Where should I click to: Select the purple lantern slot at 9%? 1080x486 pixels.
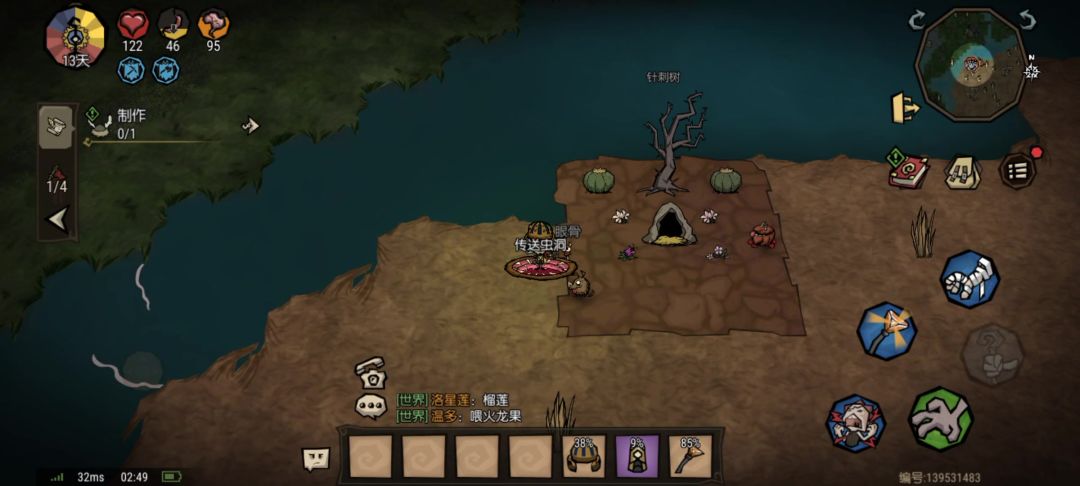click(637, 456)
